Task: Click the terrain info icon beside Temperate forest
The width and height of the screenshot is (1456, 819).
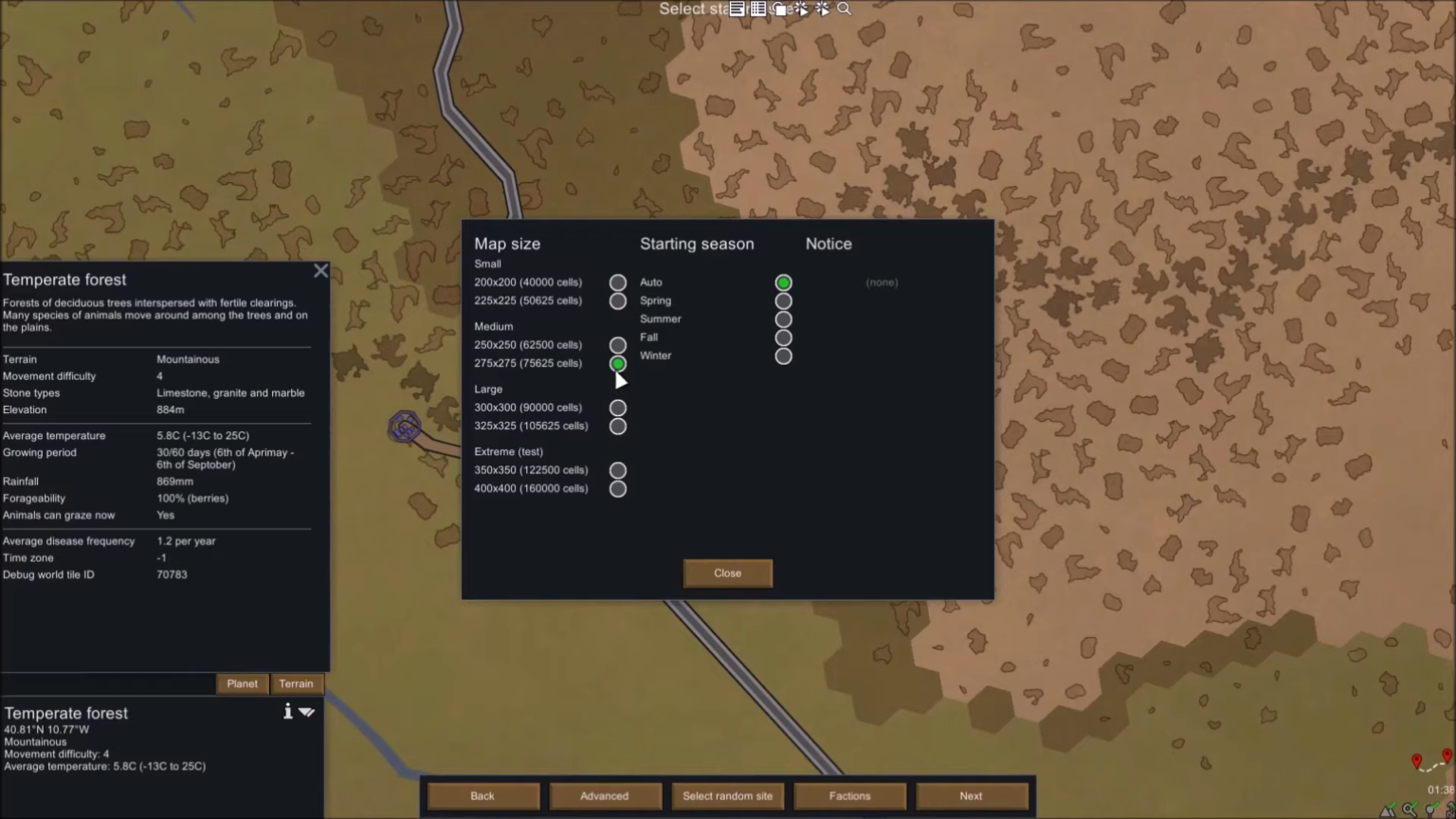Action: (x=287, y=711)
